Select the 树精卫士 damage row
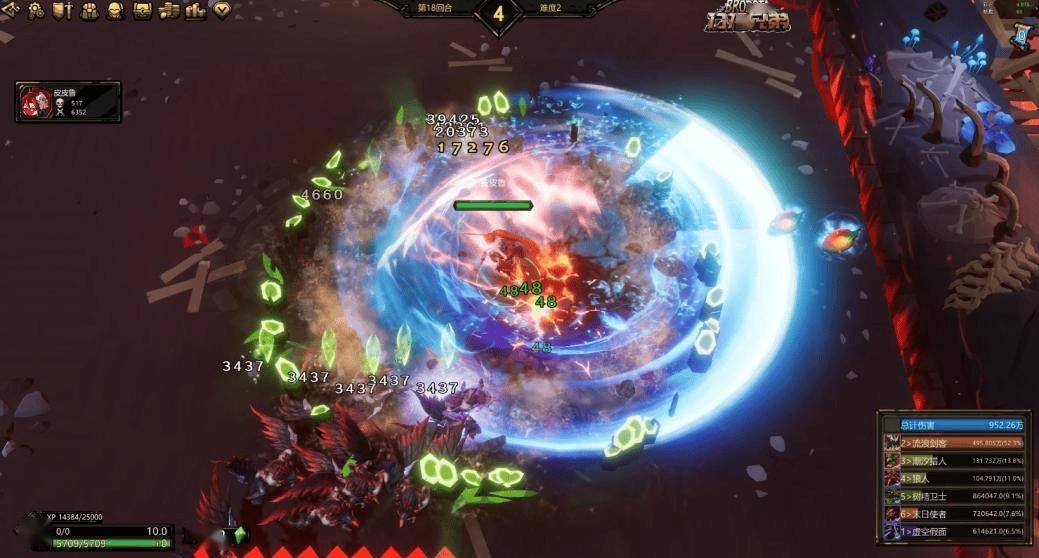1039x558 pixels. coord(946,496)
